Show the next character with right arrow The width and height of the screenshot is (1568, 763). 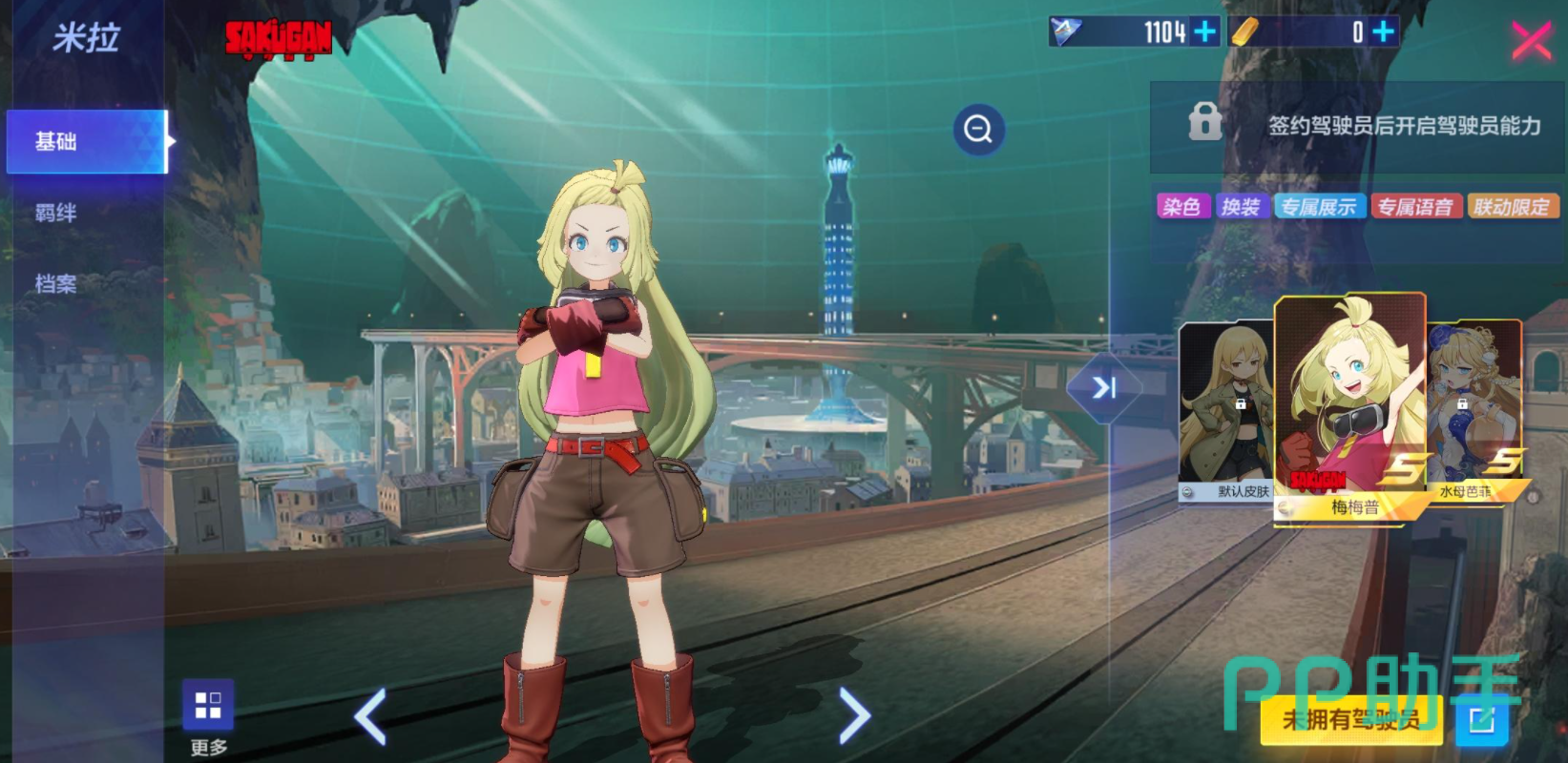click(853, 715)
